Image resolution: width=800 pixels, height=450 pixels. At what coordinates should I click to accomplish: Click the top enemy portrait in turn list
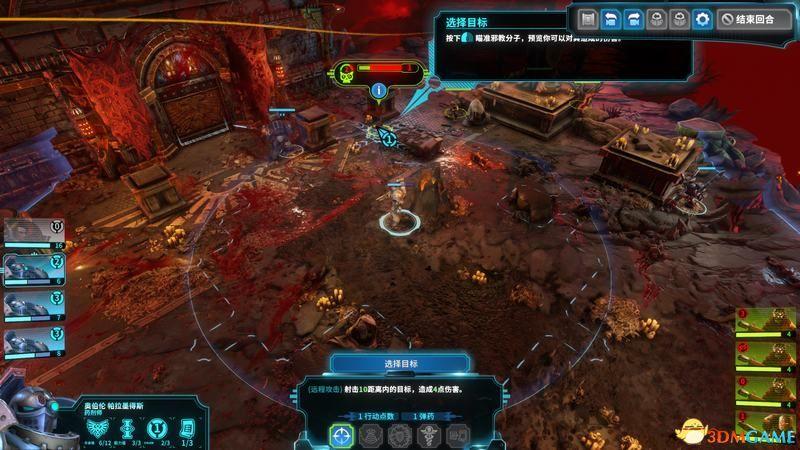pyautogui.click(x=763, y=322)
